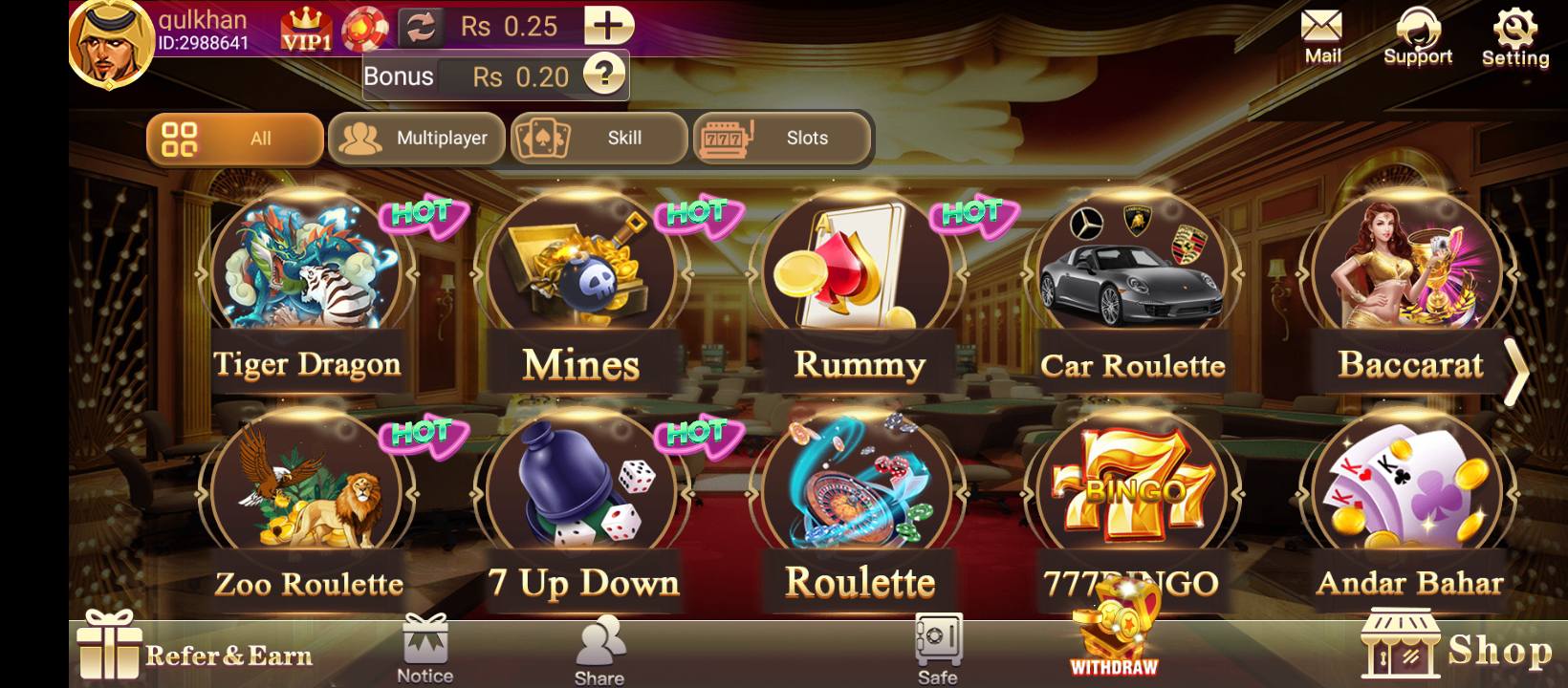This screenshot has height=688, width=1568.
Task: Tap the Withdraw treasure chest button
Action: (x=1115, y=634)
